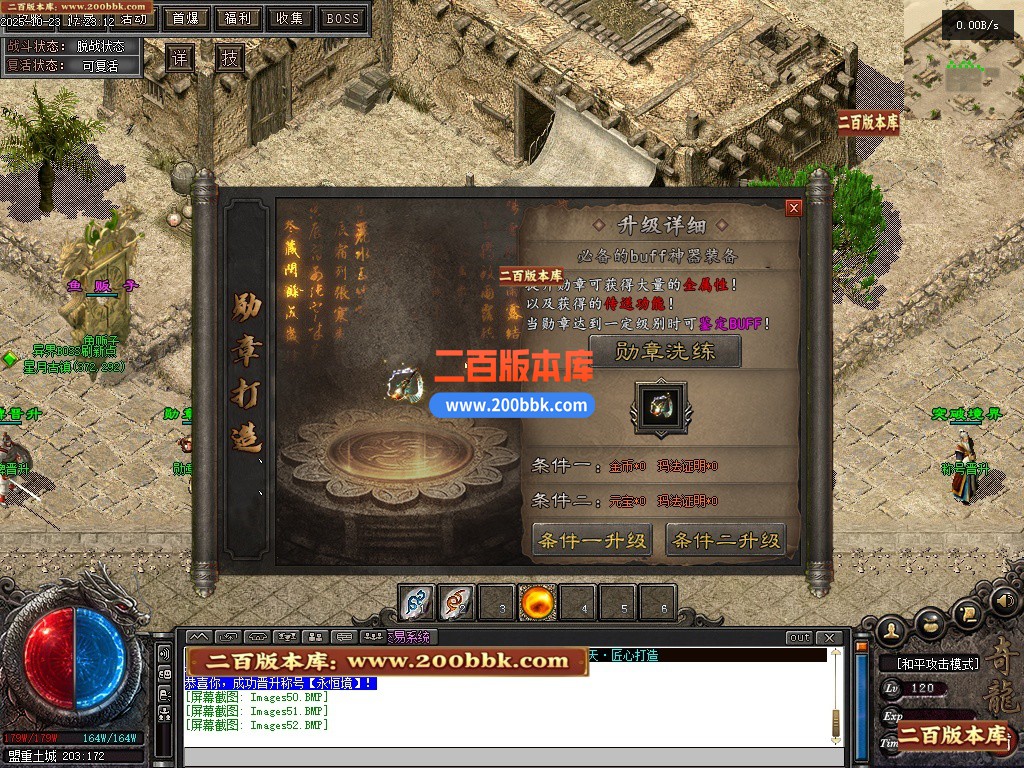Toggle sound with the speaker icon
1024x768 pixels.
[1003, 602]
